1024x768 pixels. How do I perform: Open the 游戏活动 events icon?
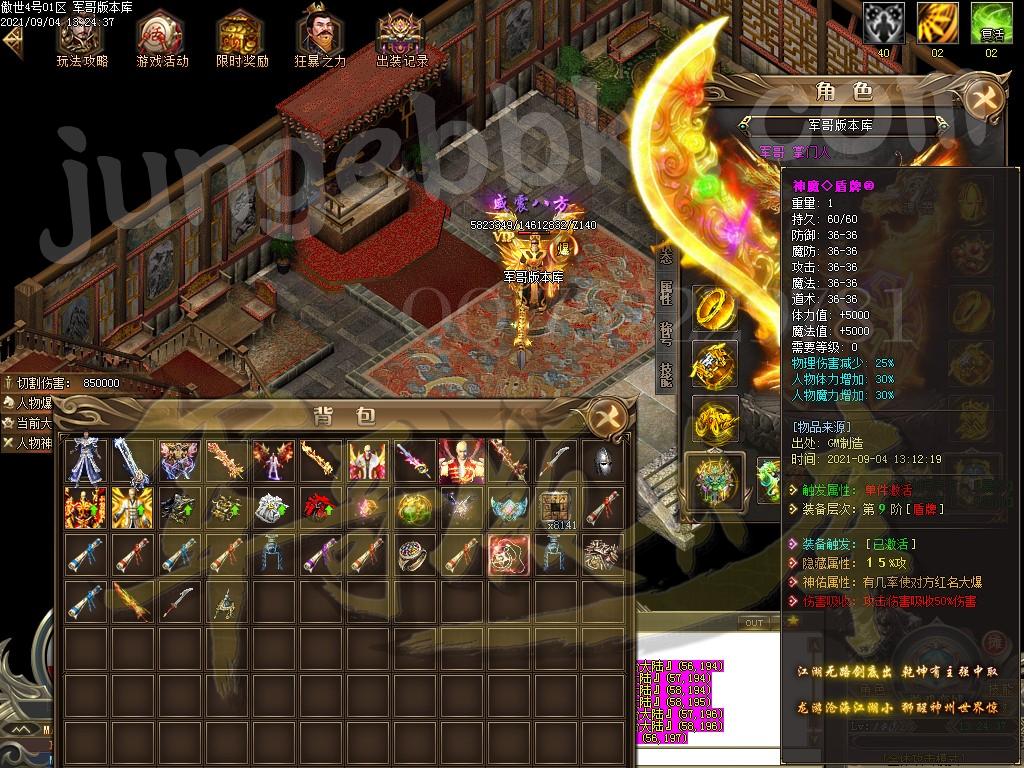[162, 38]
